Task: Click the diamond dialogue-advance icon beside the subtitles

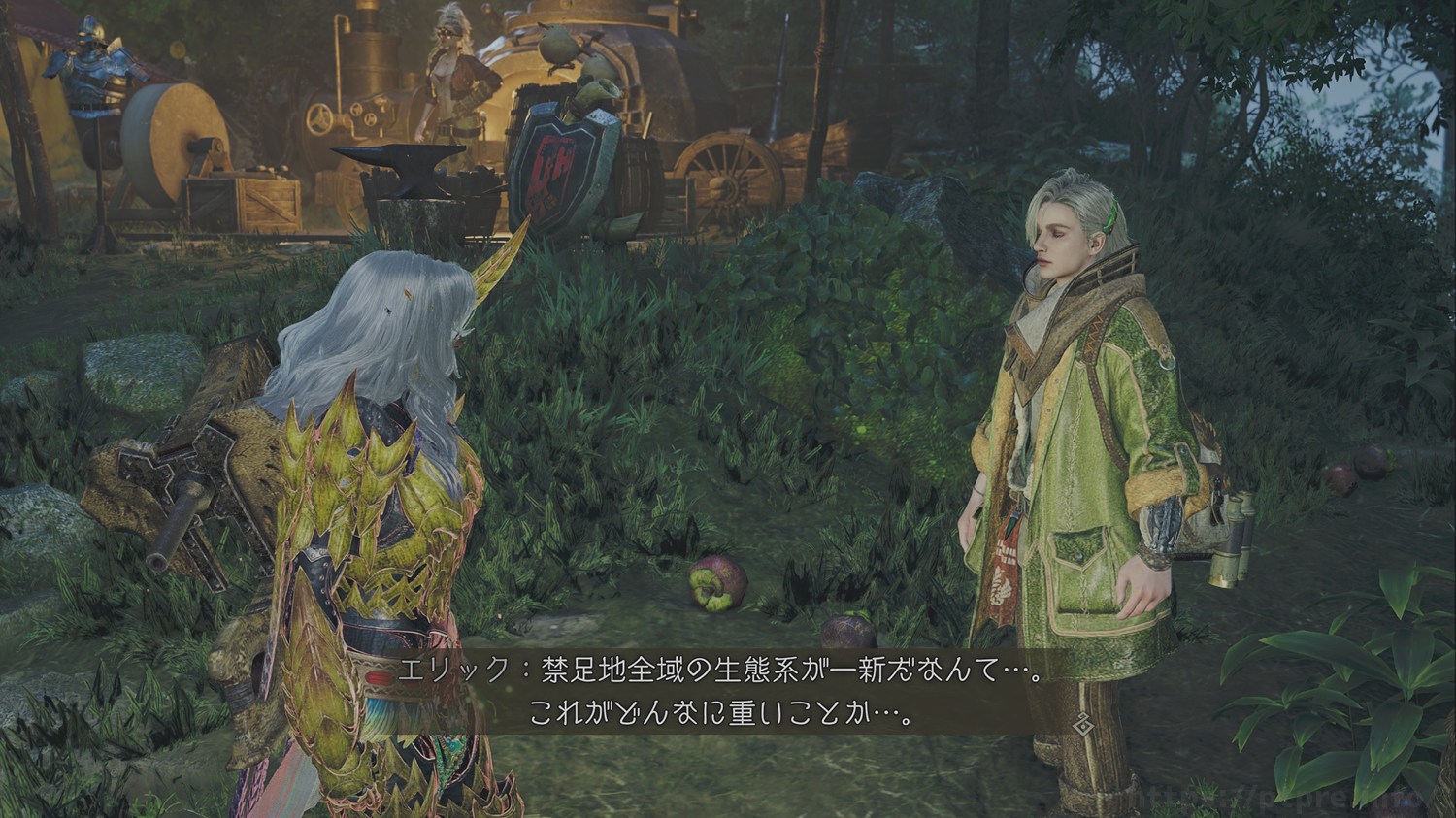Action: click(1082, 721)
